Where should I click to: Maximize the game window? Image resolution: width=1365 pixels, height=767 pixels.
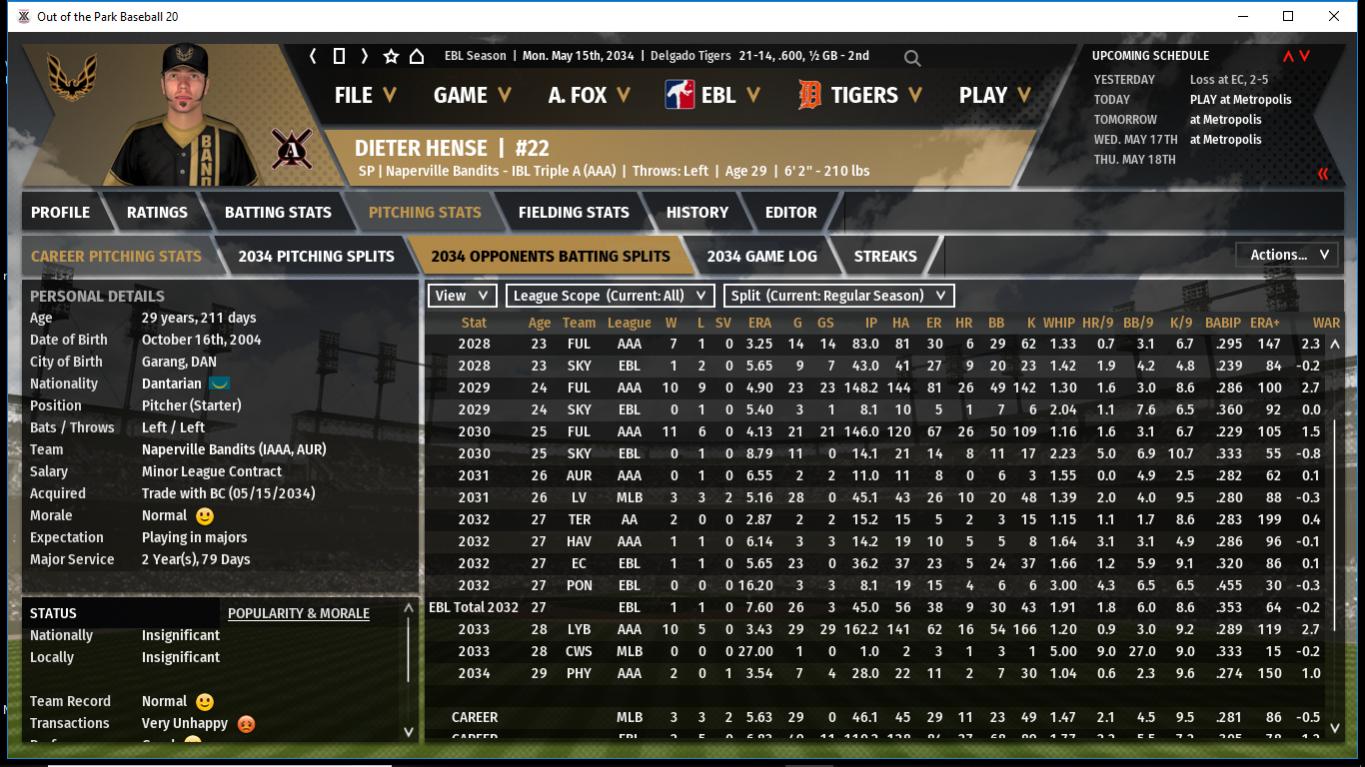[1288, 16]
